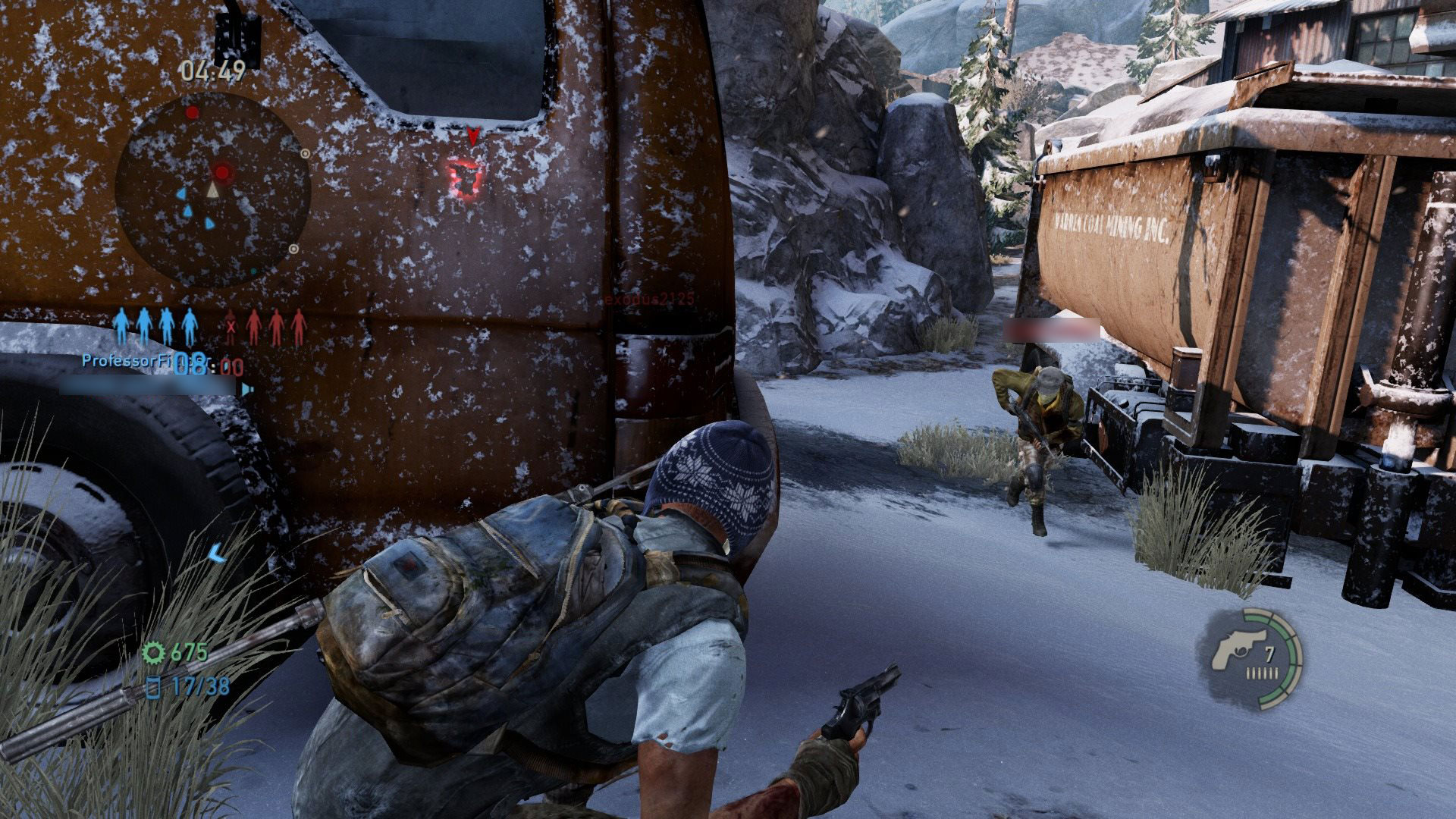
Task: Toggle the darkened dead enemy figure marked X
Action: pos(230,326)
